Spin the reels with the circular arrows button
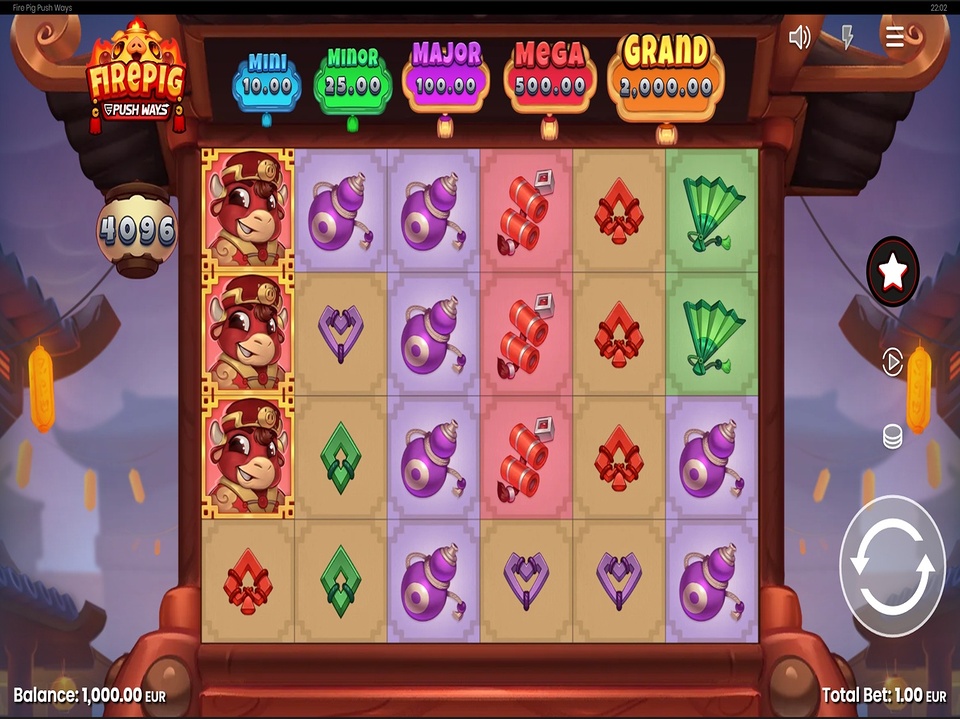Viewport: 960px width, 719px height. (892, 567)
